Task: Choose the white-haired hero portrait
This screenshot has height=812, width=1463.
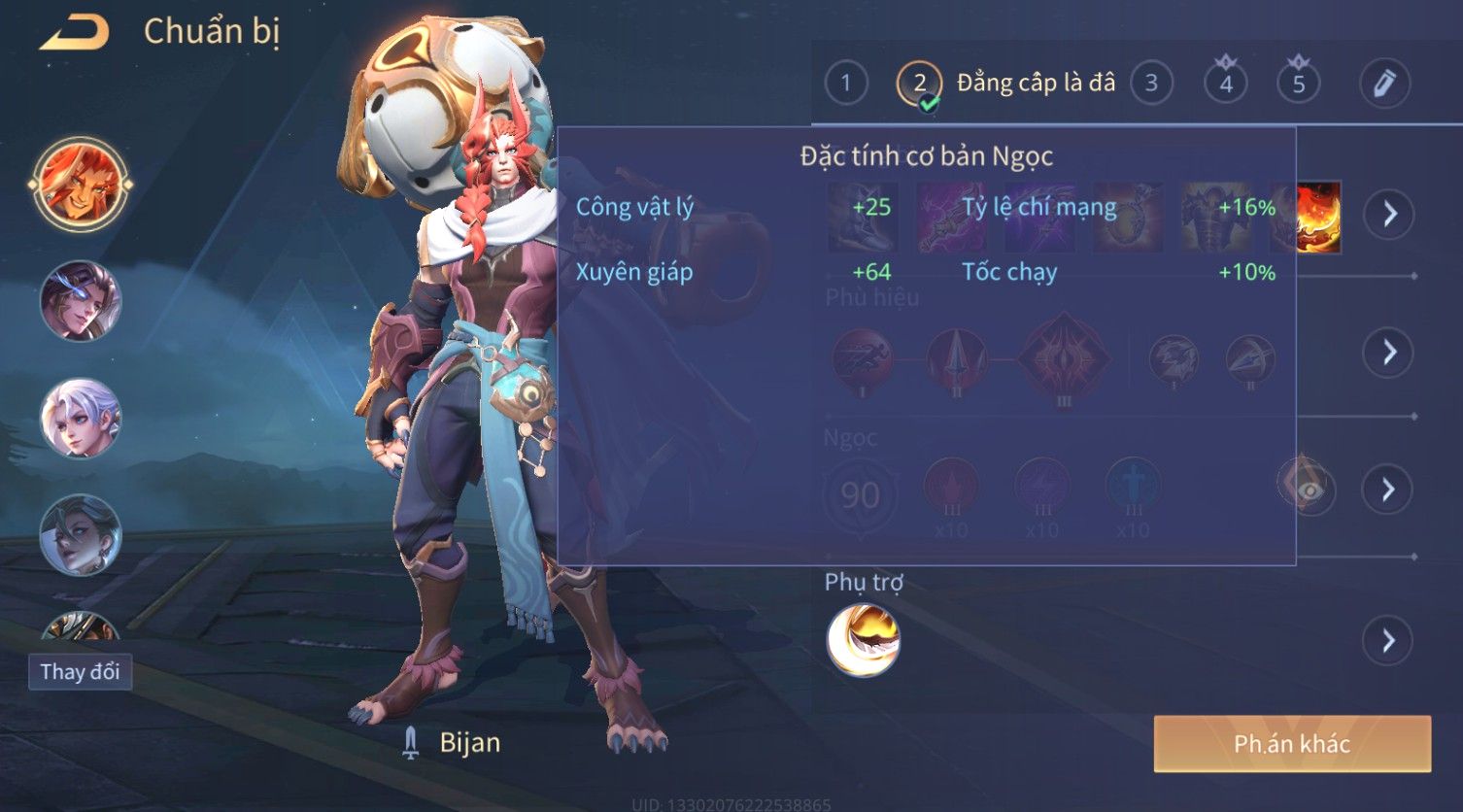Action: tap(80, 418)
